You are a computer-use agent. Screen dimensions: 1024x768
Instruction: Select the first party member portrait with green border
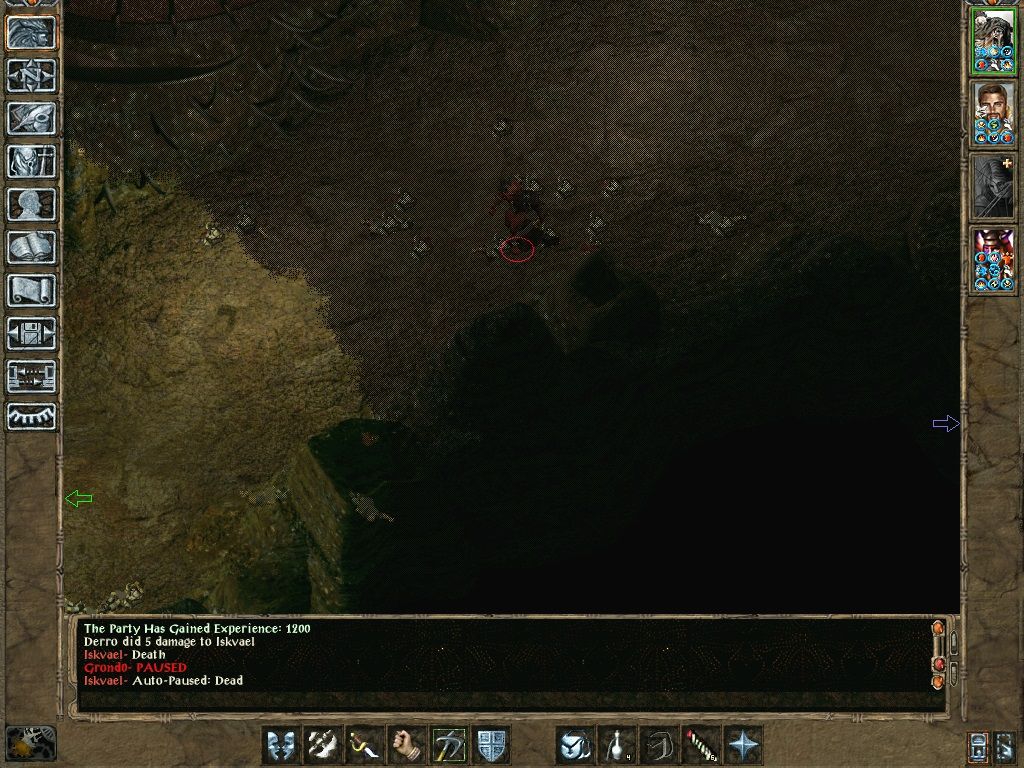click(992, 41)
